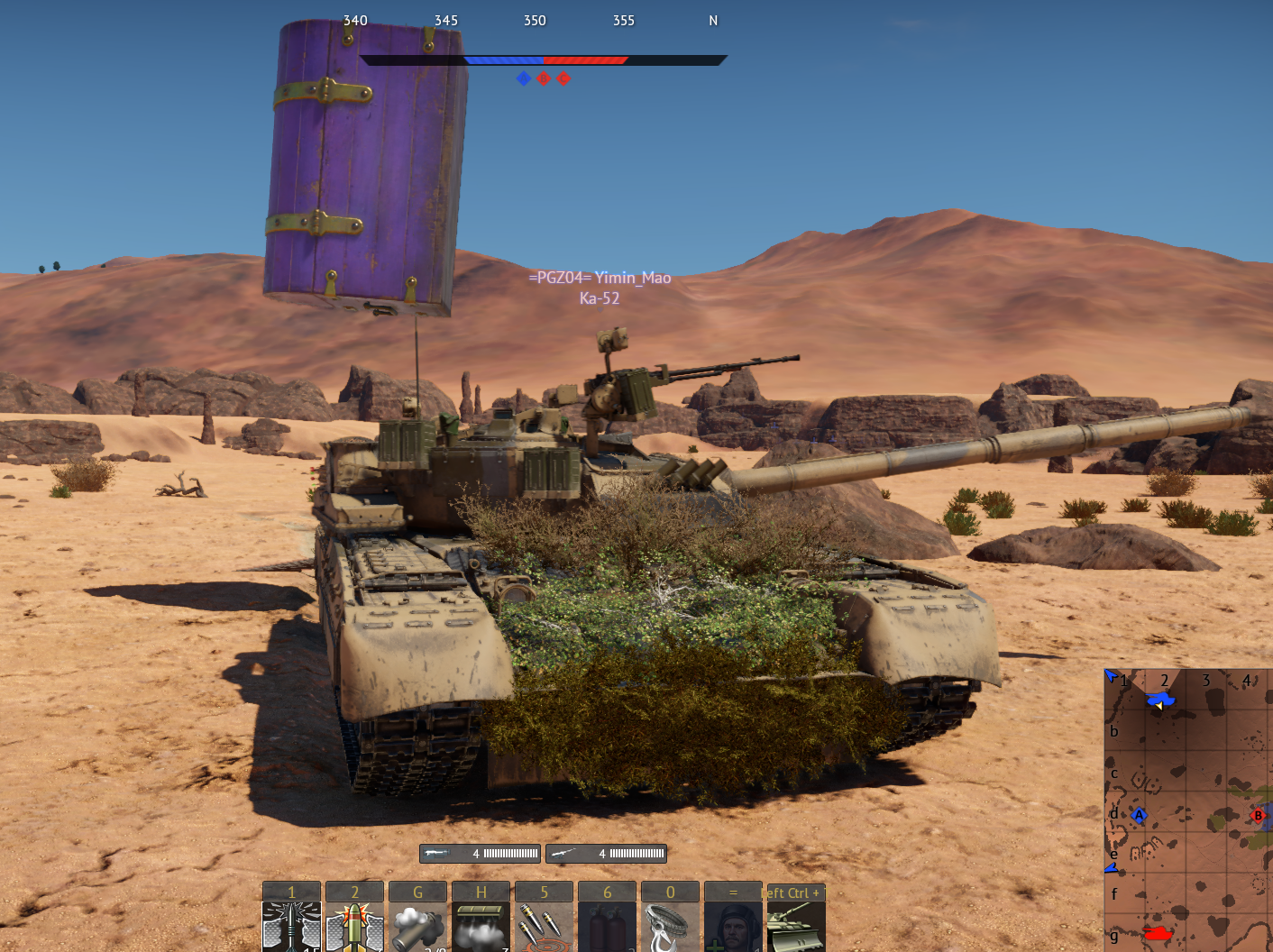Click the crew member replenish icon
Image resolution: width=1273 pixels, height=952 pixels.
pyautogui.click(x=733, y=929)
